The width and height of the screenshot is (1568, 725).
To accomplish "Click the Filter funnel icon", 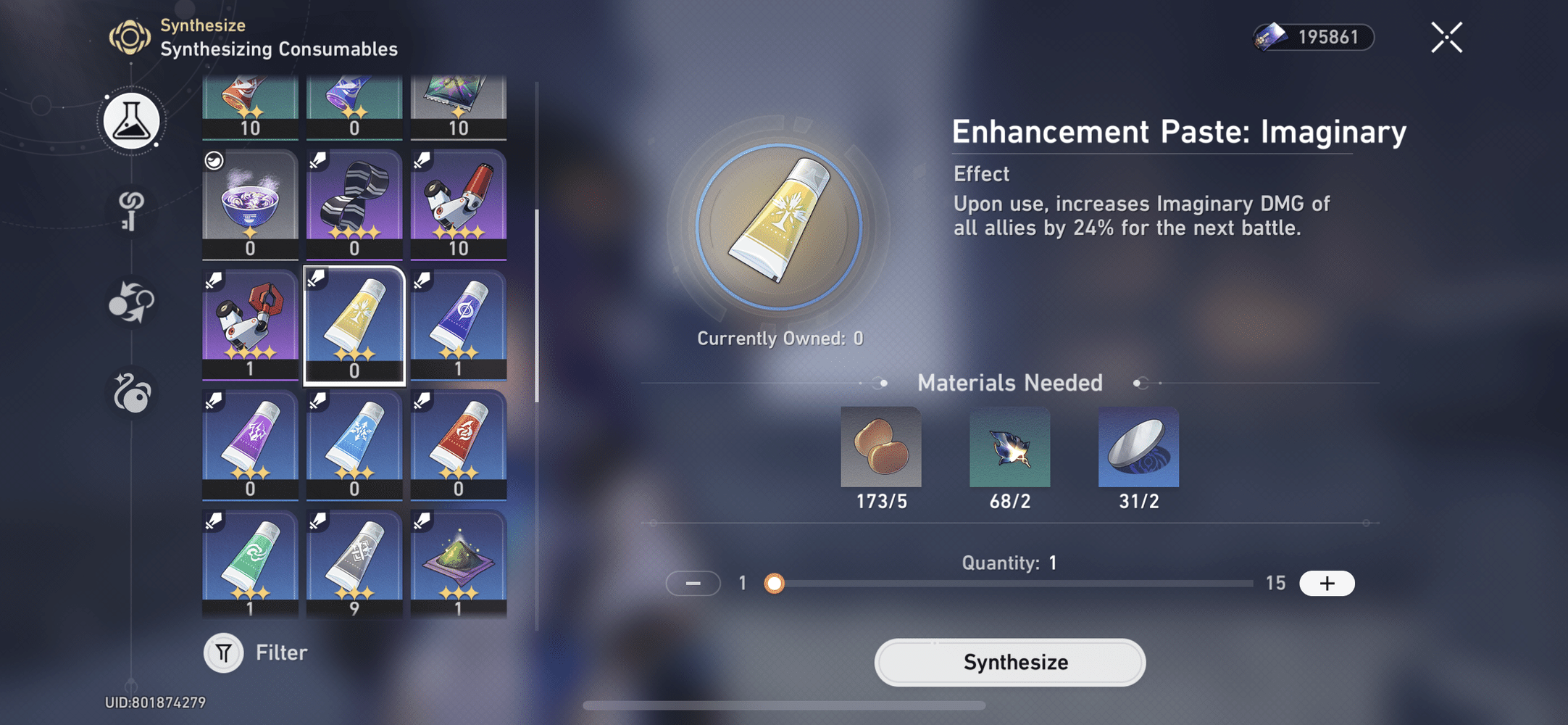I will (x=223, y=652).
